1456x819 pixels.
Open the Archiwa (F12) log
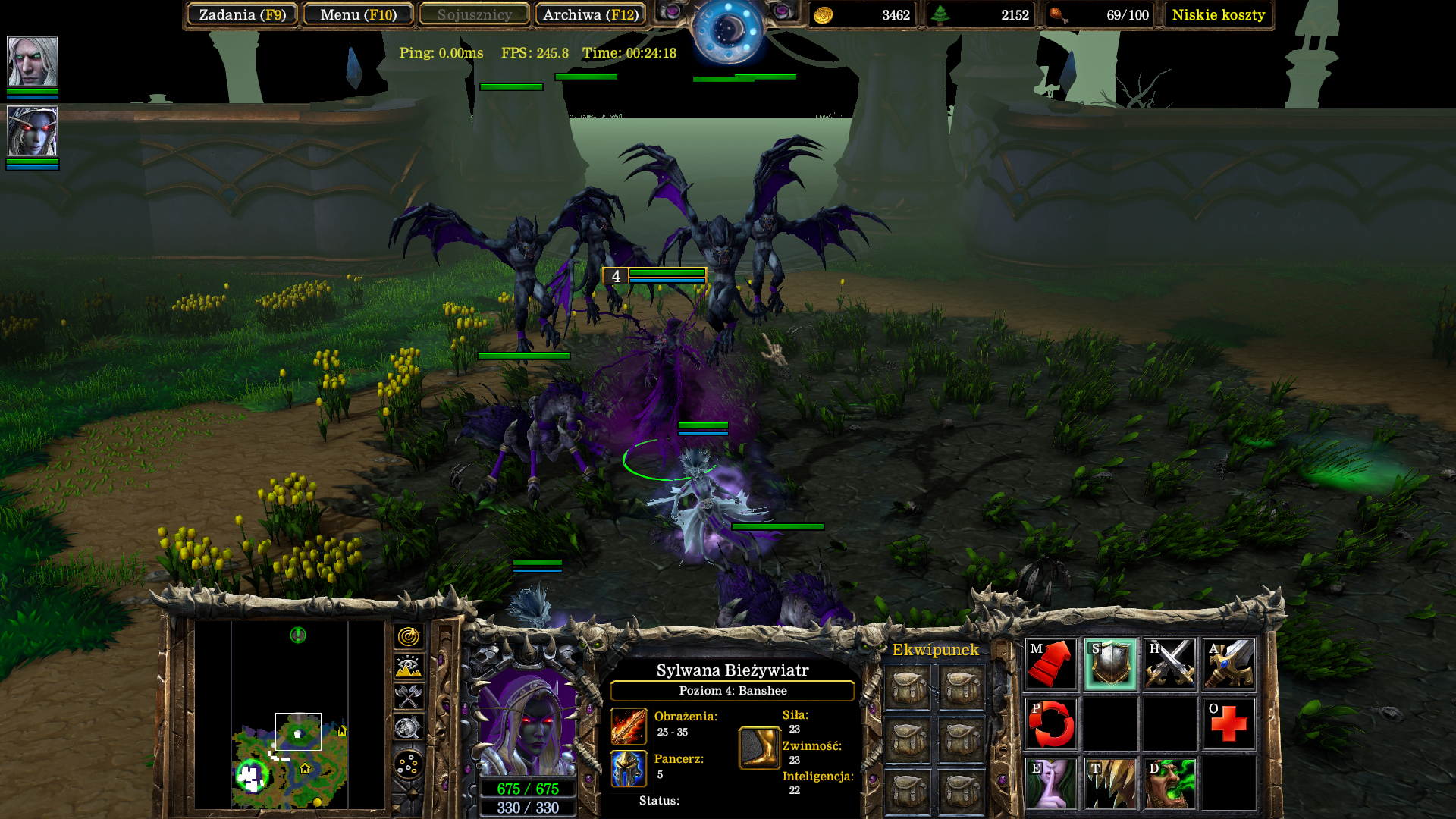tap(590, 14)
